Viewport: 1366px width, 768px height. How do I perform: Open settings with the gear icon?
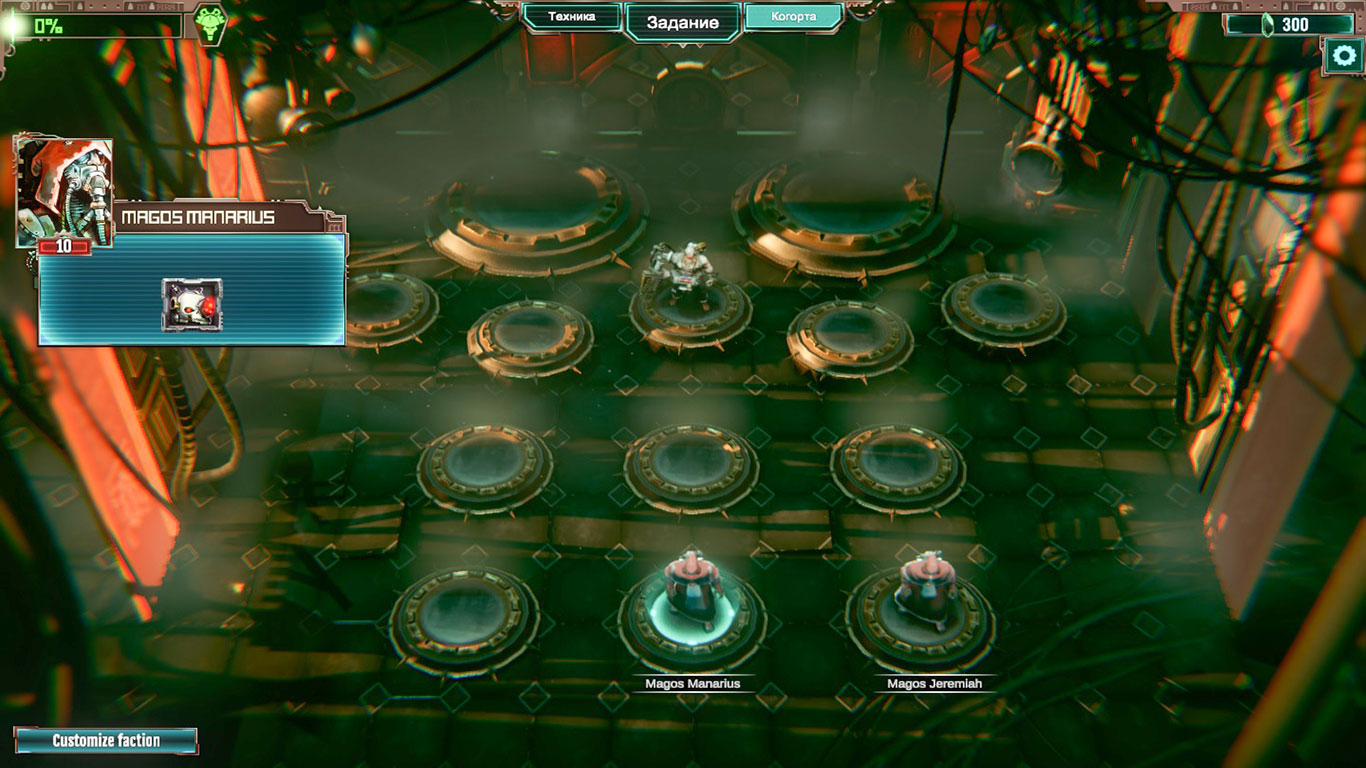(1342, 56)
